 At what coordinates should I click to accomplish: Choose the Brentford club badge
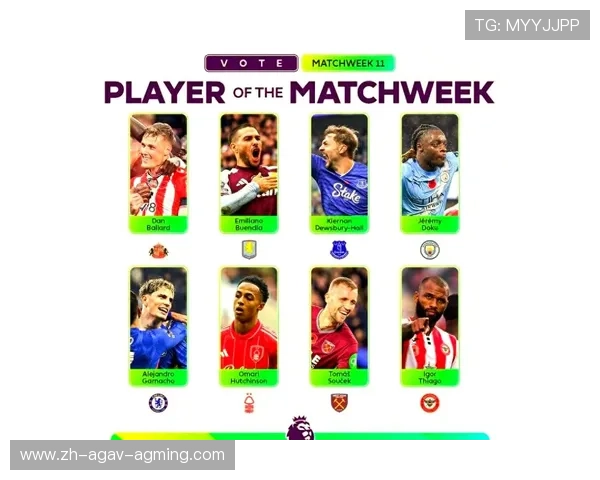tap(430, 403)
